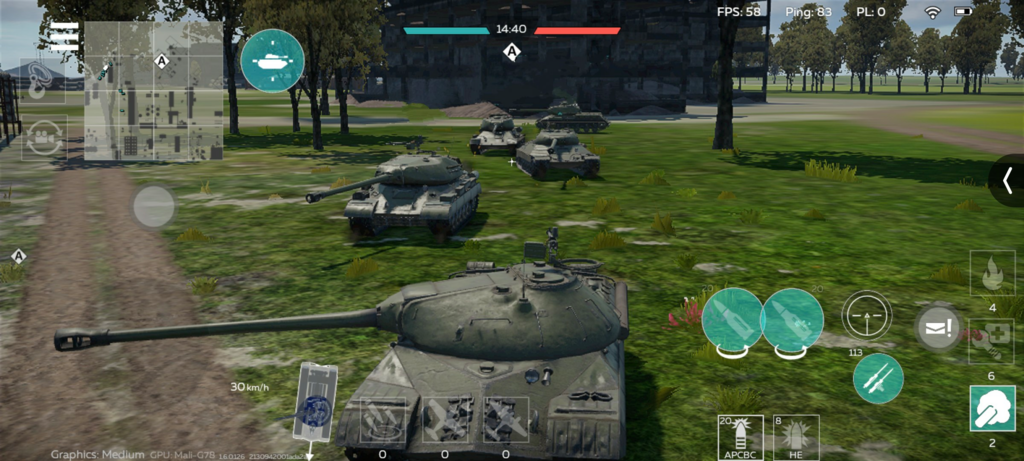
Task: Deploy the smoke screen
Action: pyautogui.click(x=992, y=408)
